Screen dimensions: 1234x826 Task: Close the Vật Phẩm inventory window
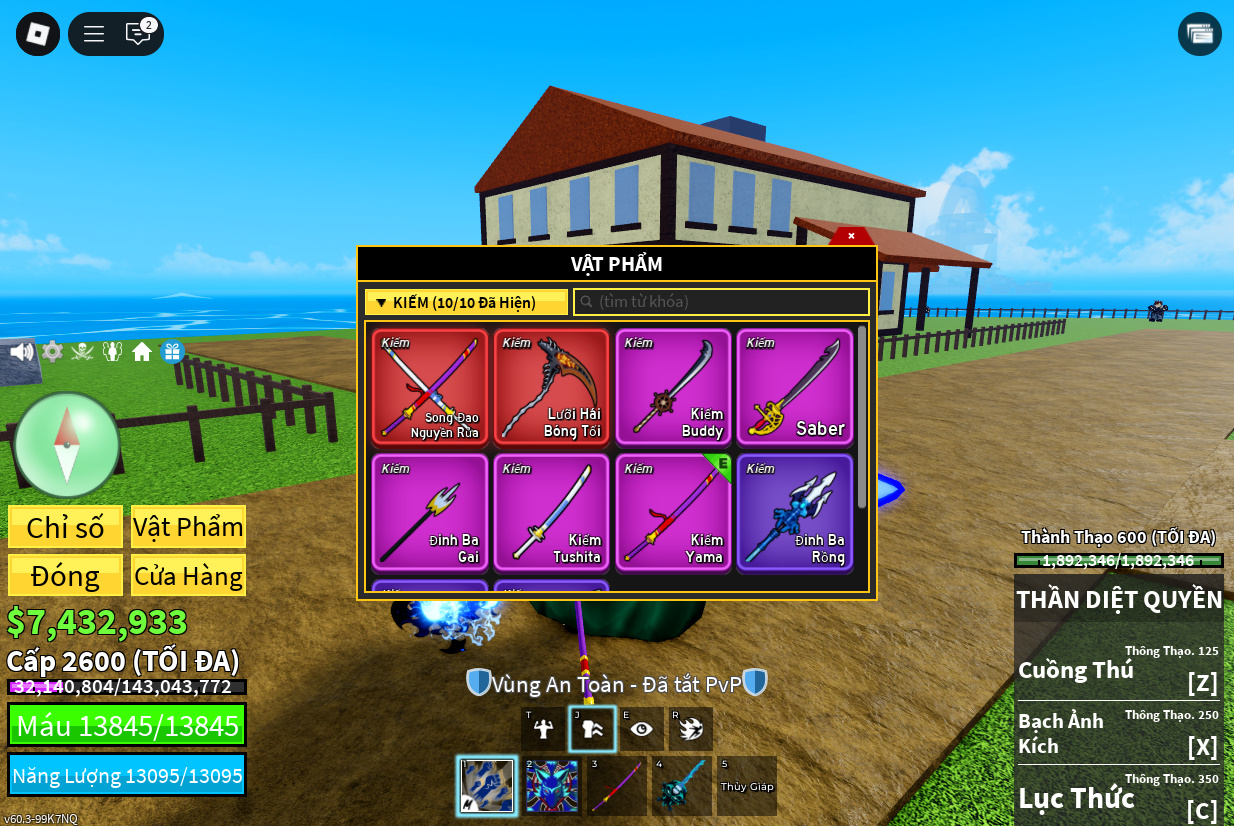[x=851, y=236]
